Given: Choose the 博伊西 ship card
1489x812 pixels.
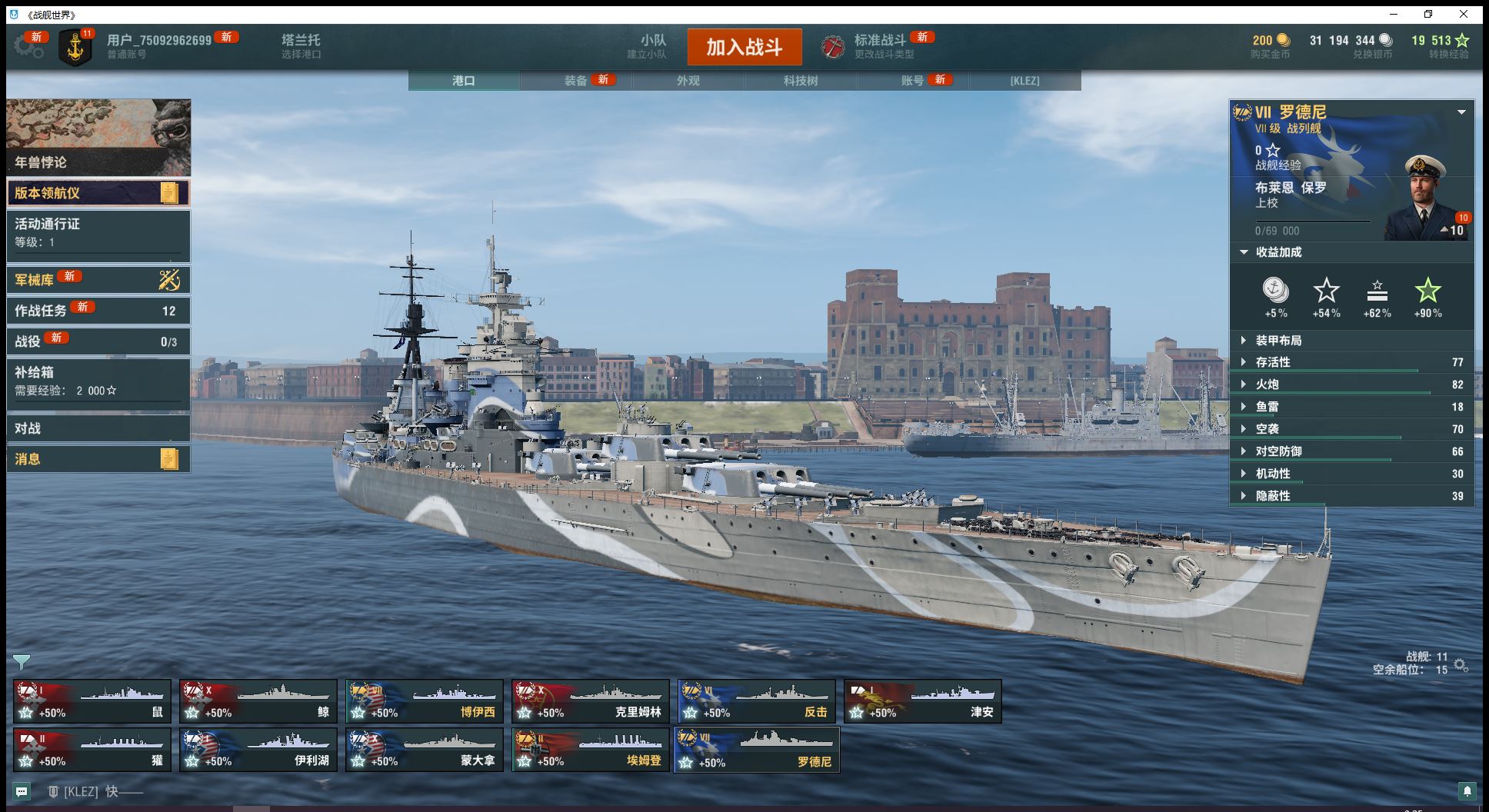Looking at the screenshot, I should coord(424,701).
